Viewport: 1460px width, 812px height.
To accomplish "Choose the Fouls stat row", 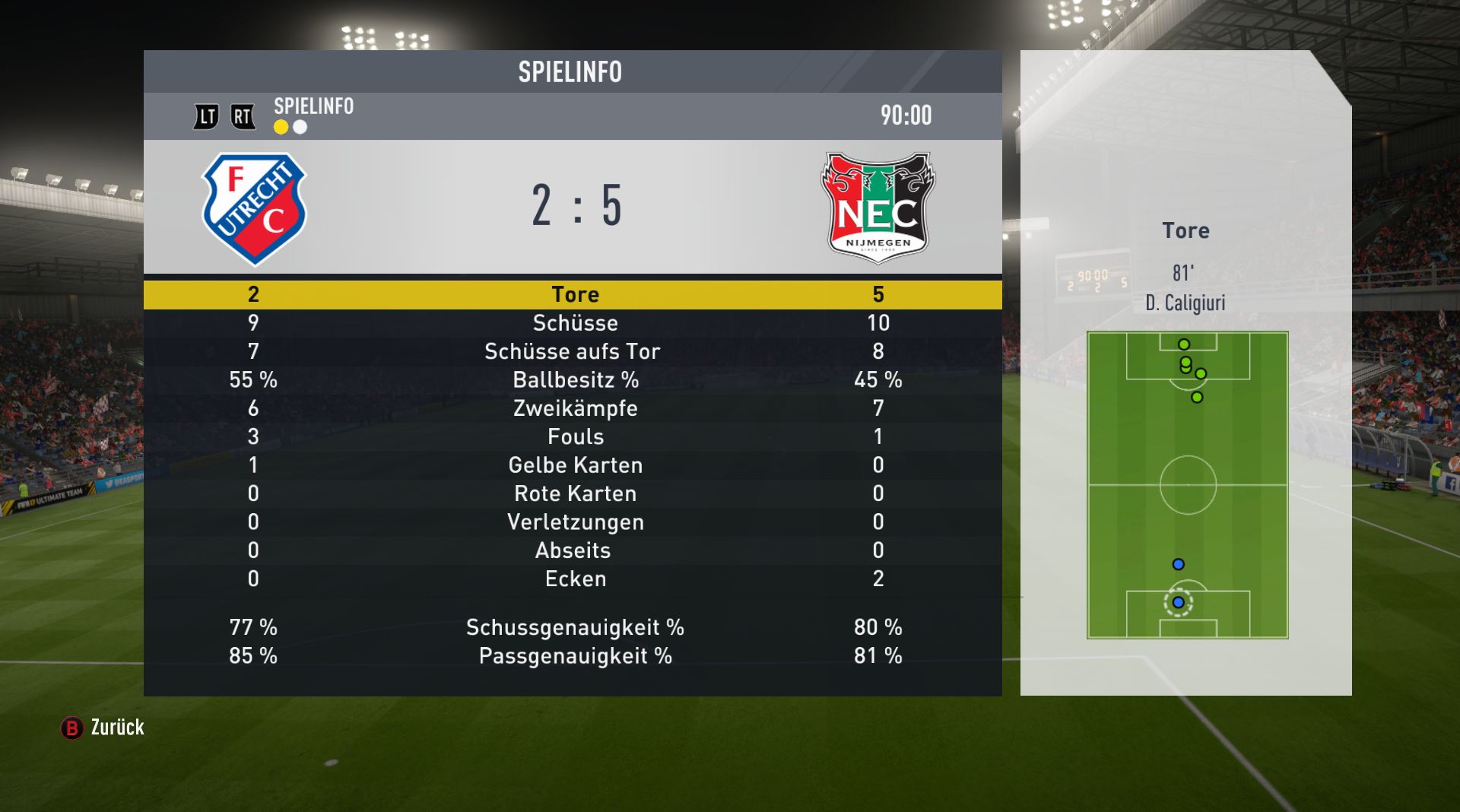I will [x=574, y=436].
